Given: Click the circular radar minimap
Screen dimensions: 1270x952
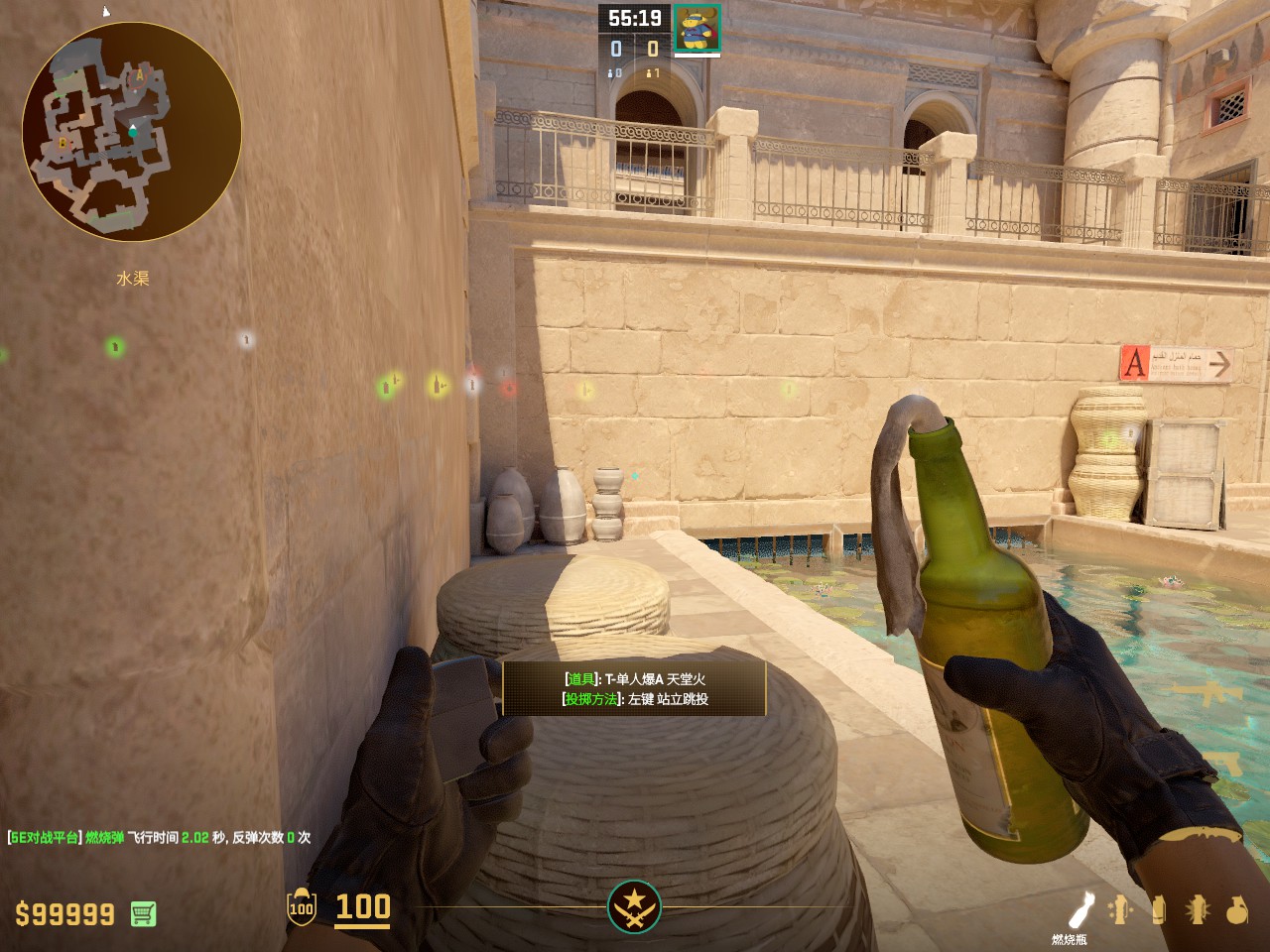Looking at the screenshot, I should [x=132, y=132].
